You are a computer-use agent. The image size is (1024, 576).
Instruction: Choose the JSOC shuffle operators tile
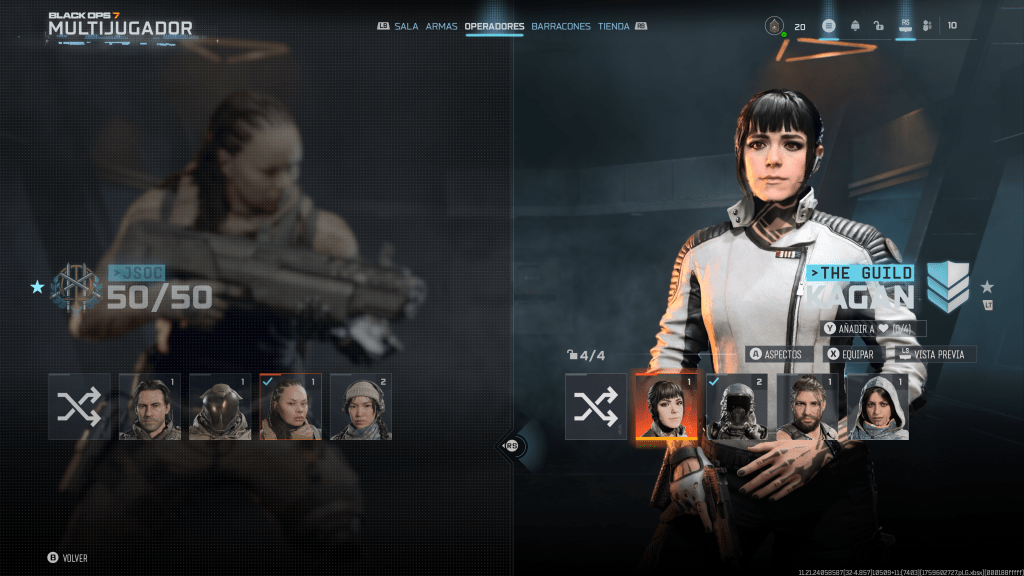tap(79, 407)
